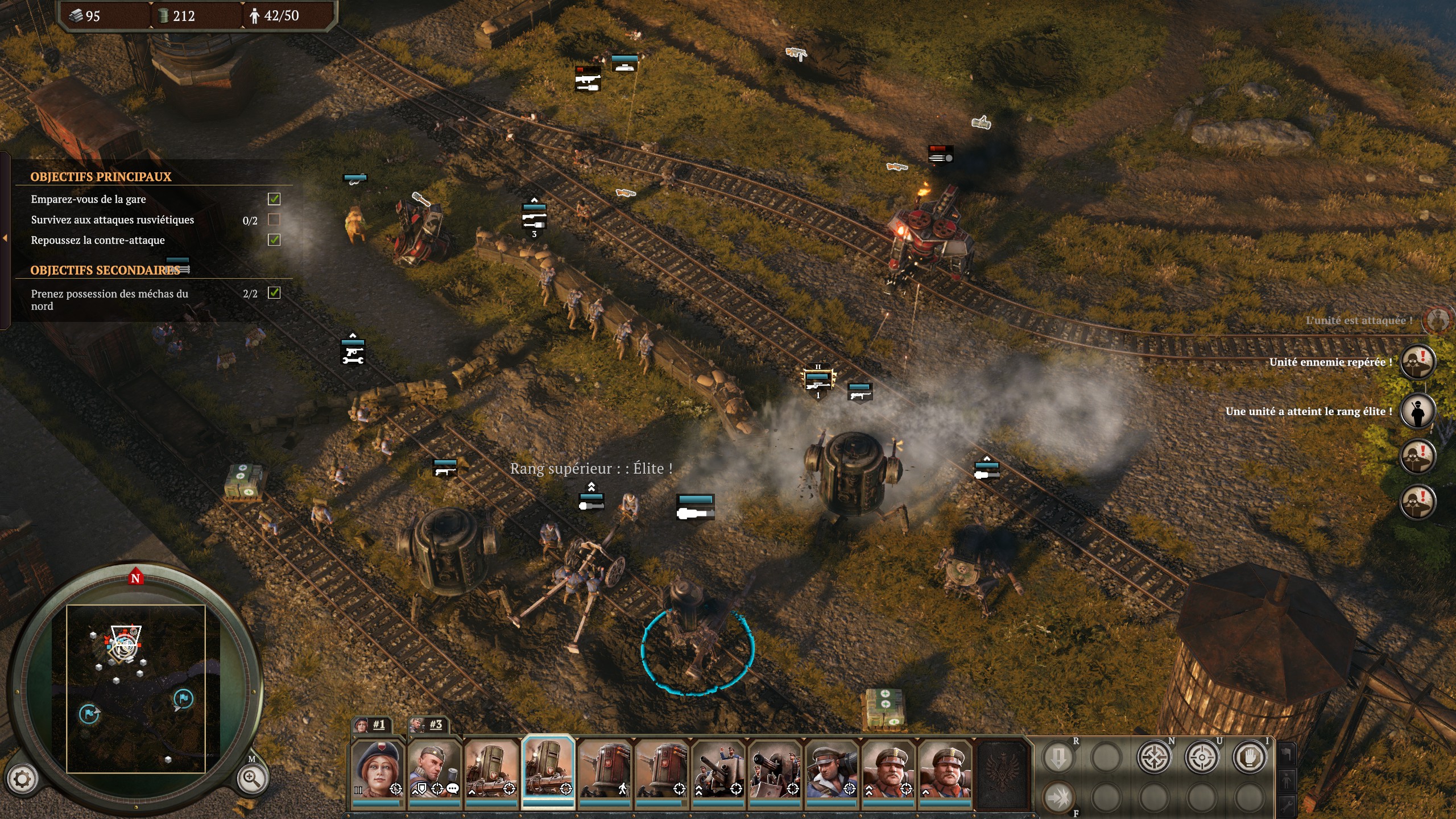Viewport: 1456px width, 819px height.
Task: Click the 'Unité ennemie repérée !' alert icon
Action: click(x=1417, y=362)
